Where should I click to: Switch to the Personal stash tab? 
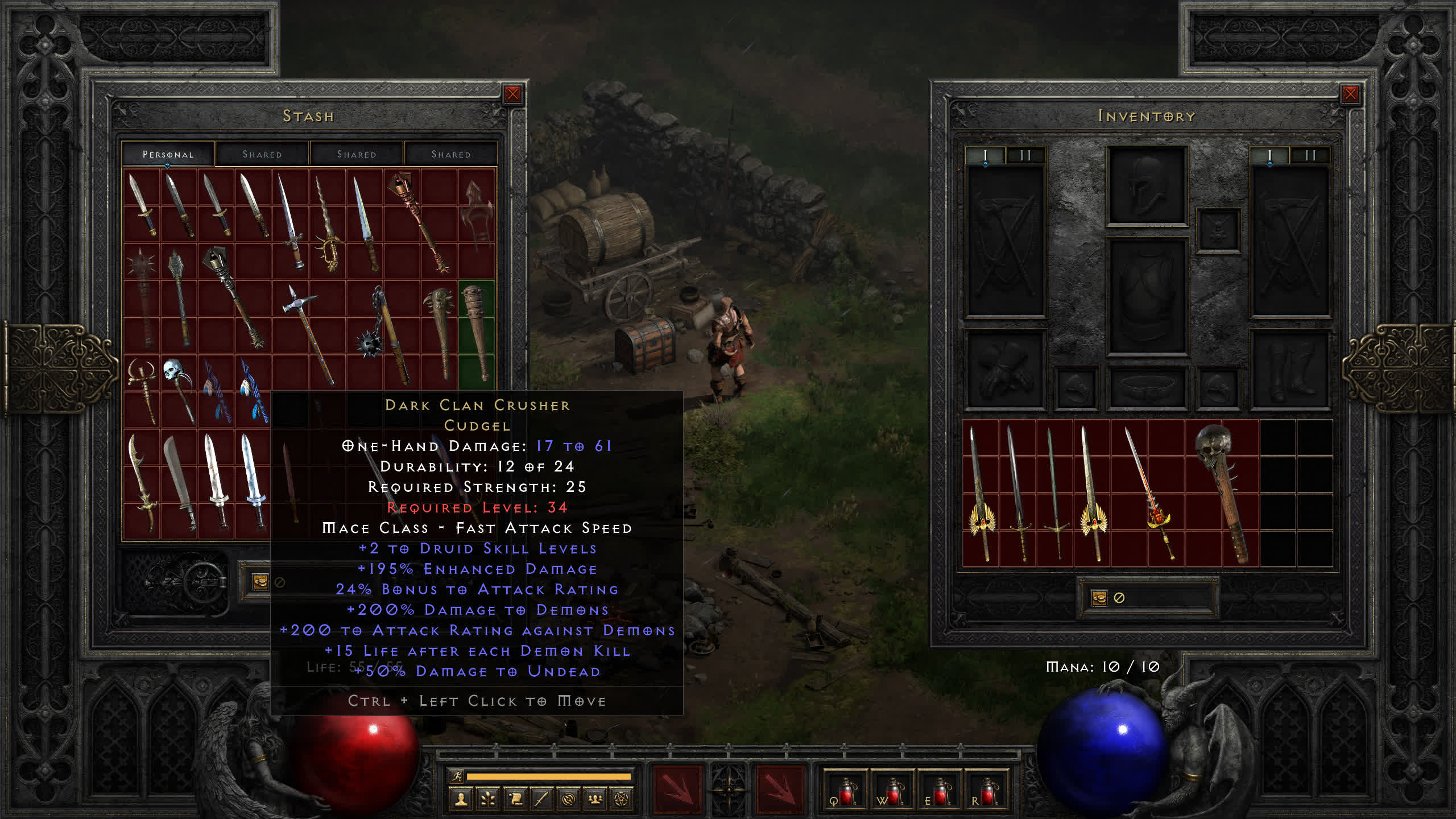click(168, 154)
